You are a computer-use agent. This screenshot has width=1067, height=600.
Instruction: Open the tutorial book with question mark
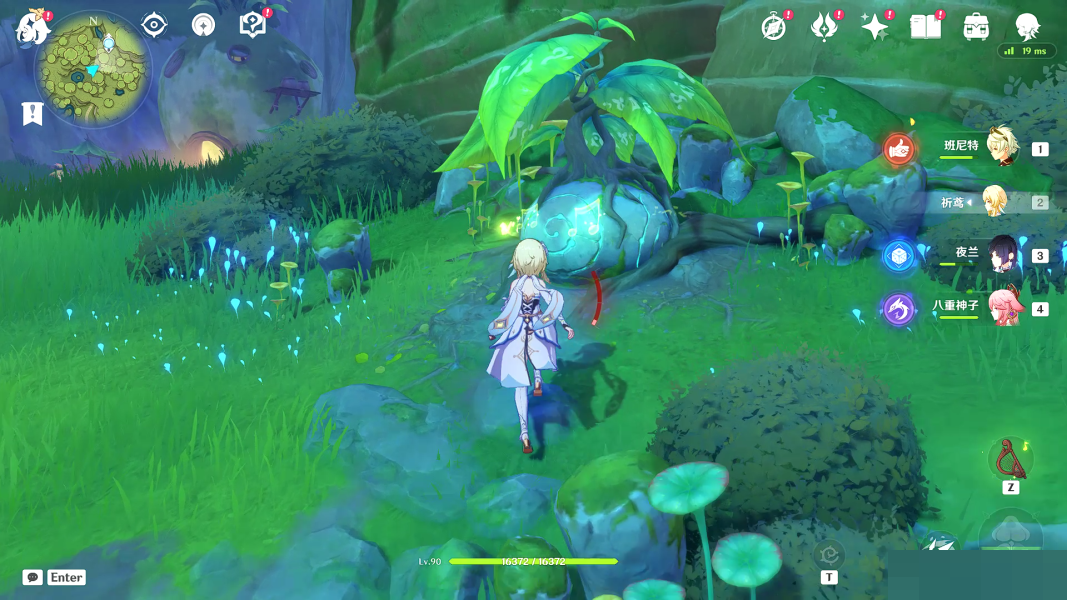[253, 25]
